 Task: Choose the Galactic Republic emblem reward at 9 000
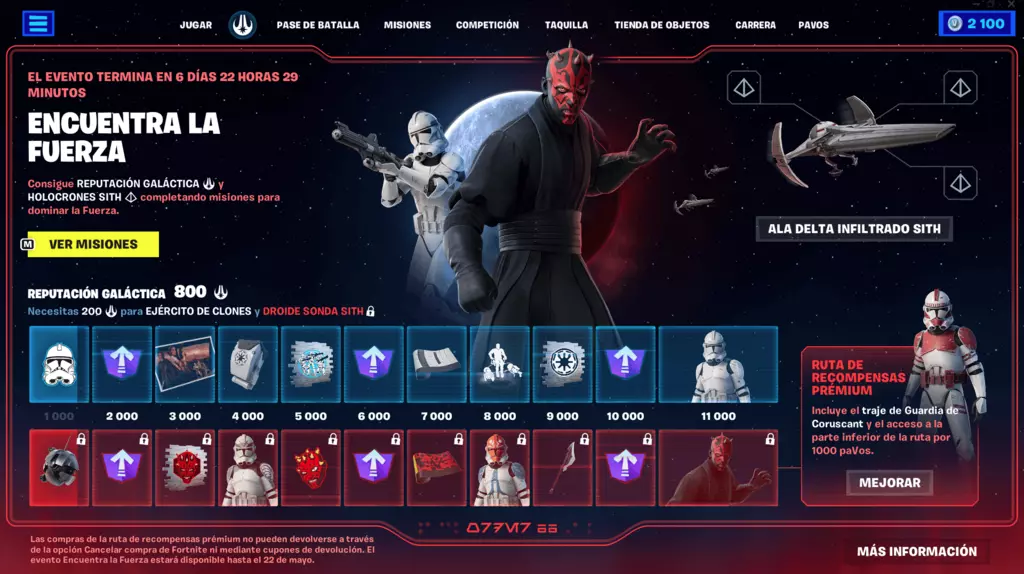(562, 365)
